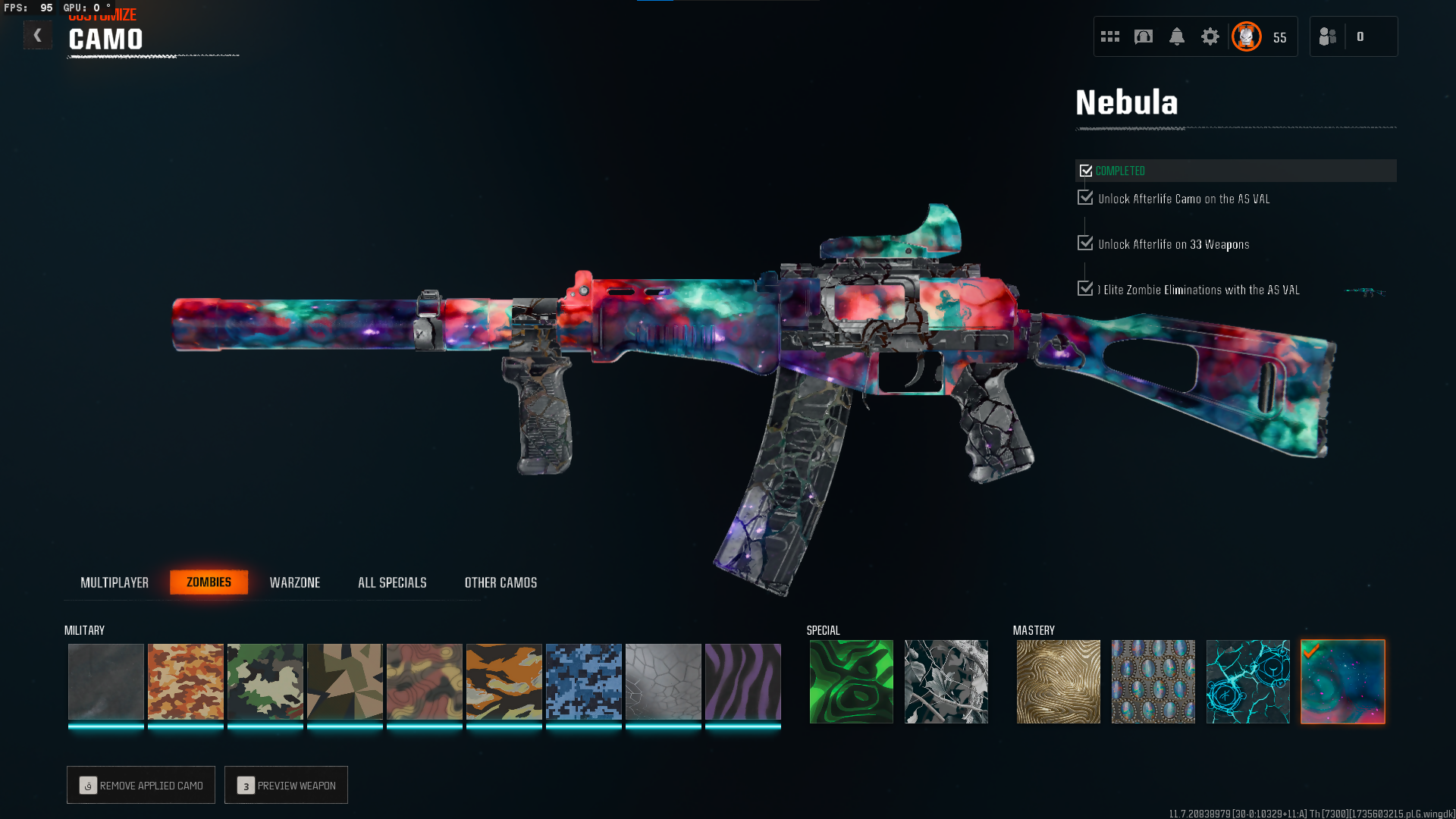
Task: Click the Preview Weapon button
Action: coord(286,785)
